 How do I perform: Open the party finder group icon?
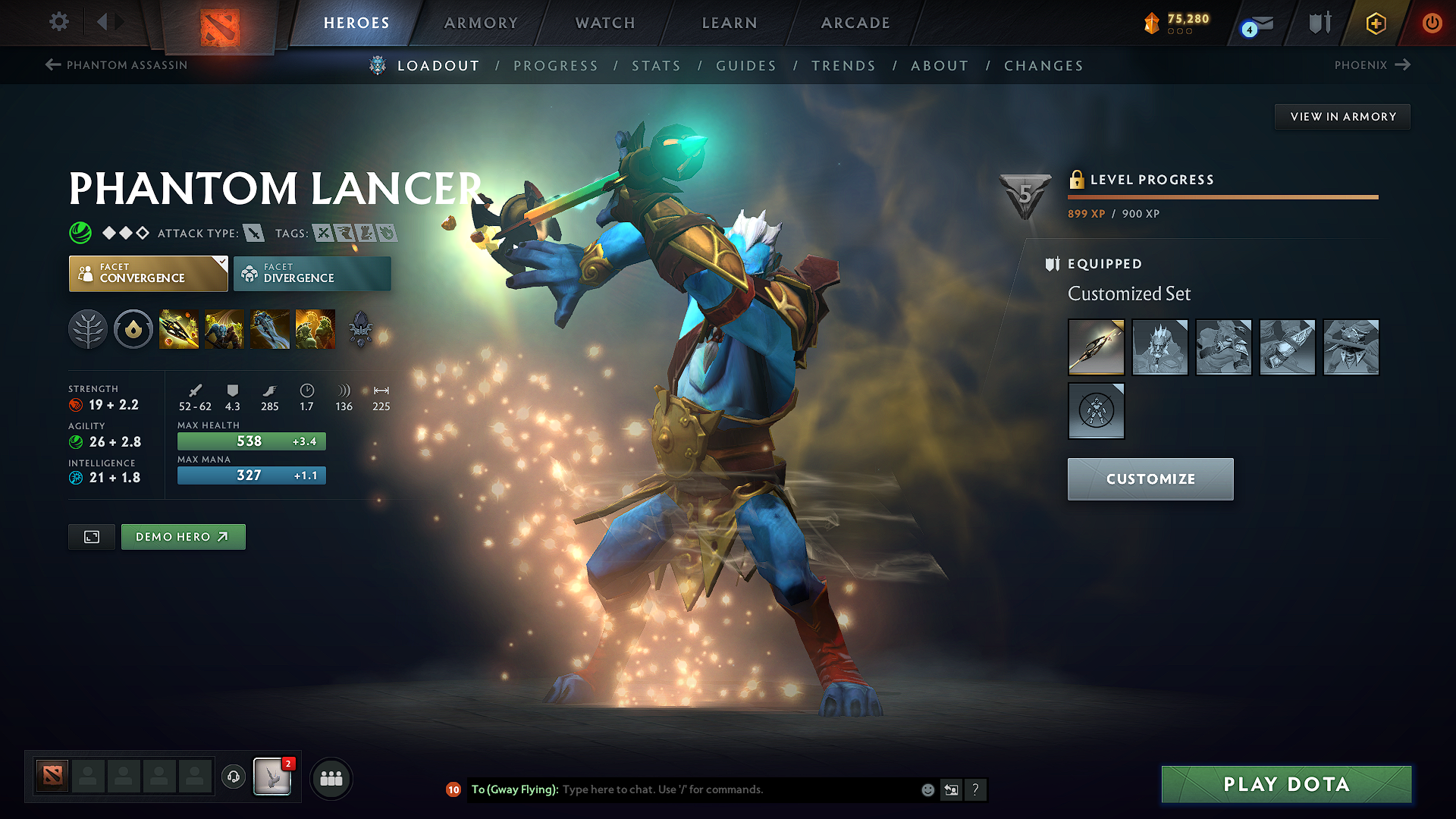click(x=331, y=777)
